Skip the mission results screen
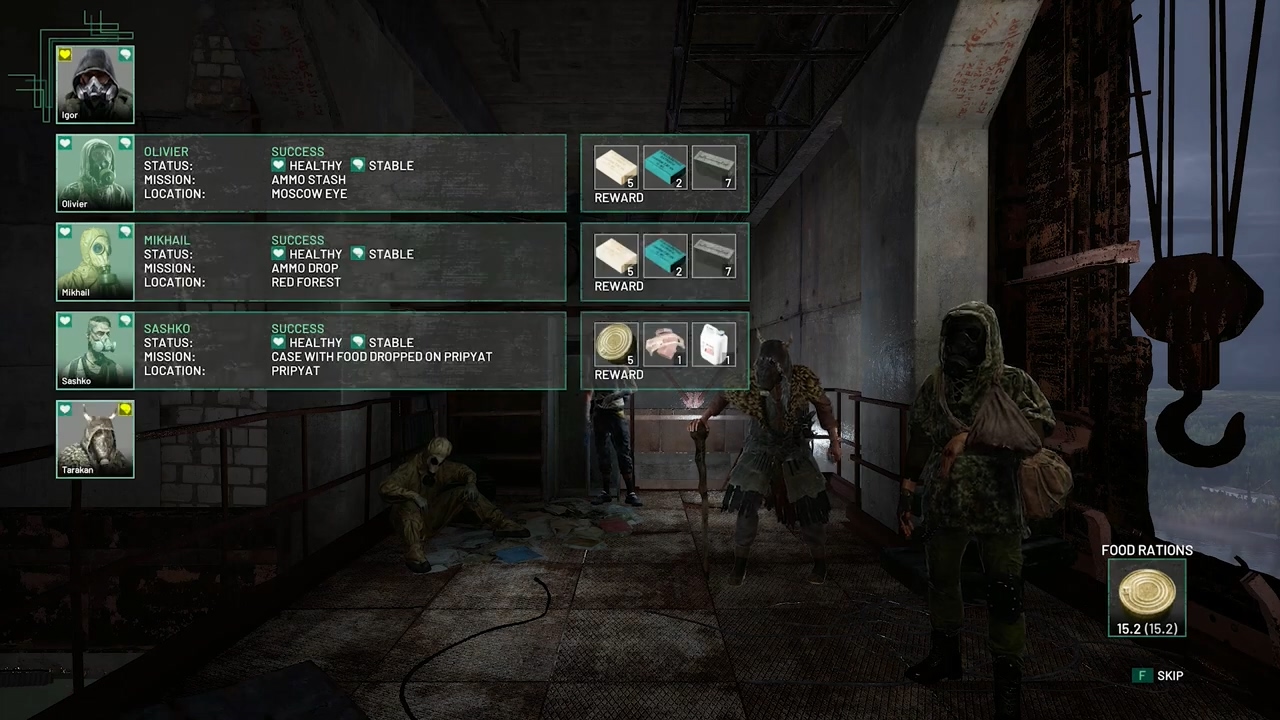The width and height of the screenshot is (1280, 720). pyautogui.click(x=1159, y=676)
